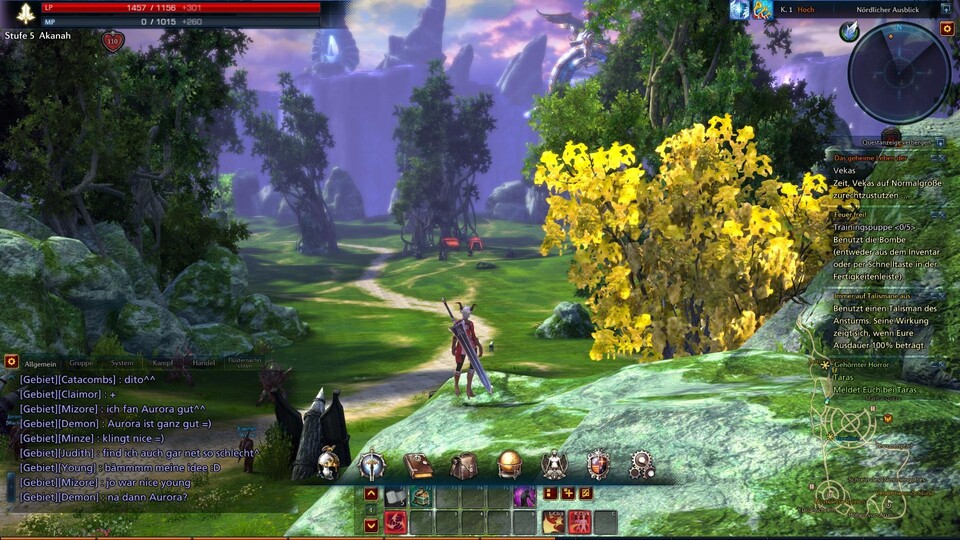Viewport: 960px width, 540px height.
Task: Open chat settings gear button
Action: click(x=11, y=361)
